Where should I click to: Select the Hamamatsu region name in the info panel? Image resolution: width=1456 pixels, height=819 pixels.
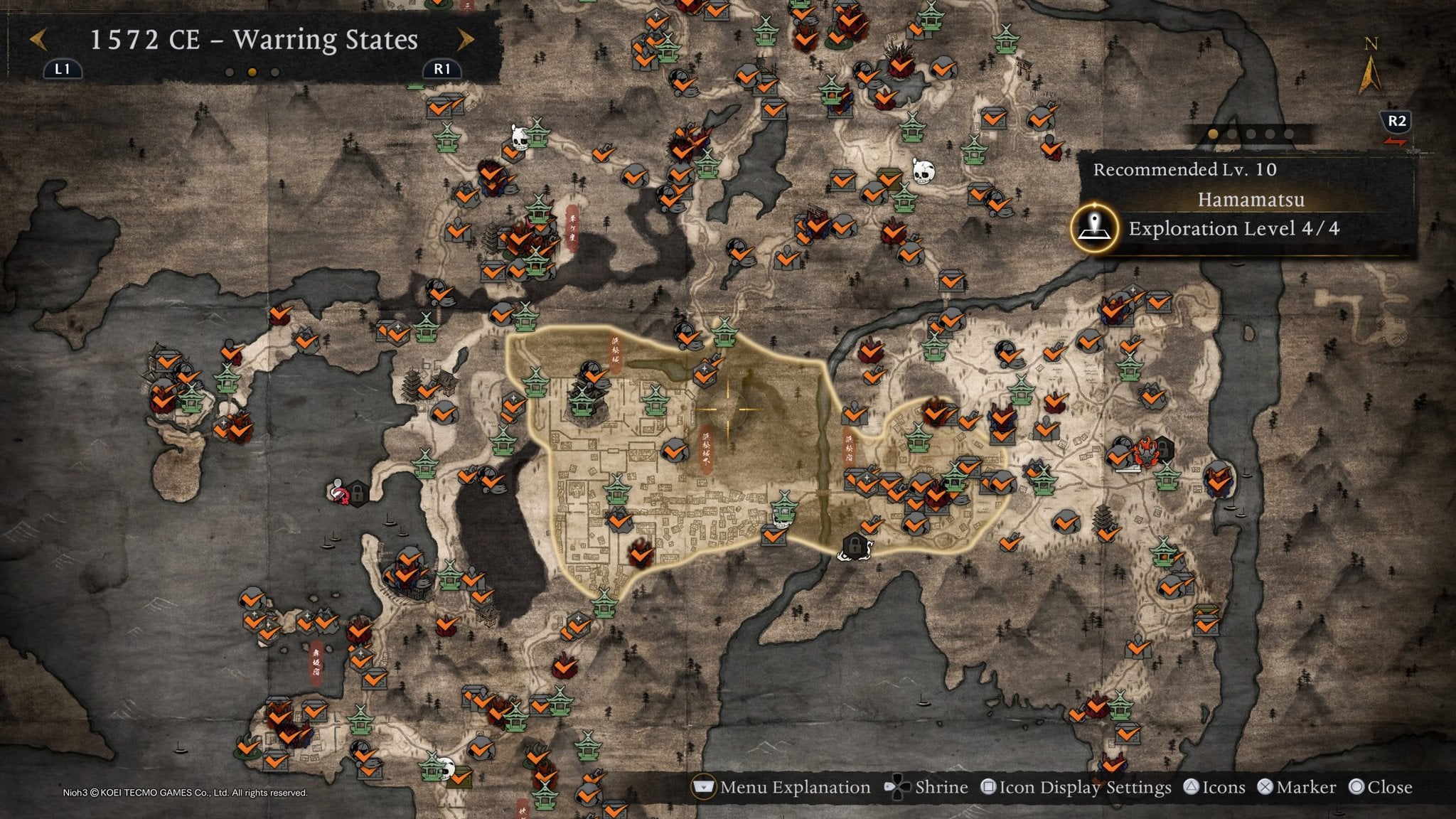pos(1251,200)
